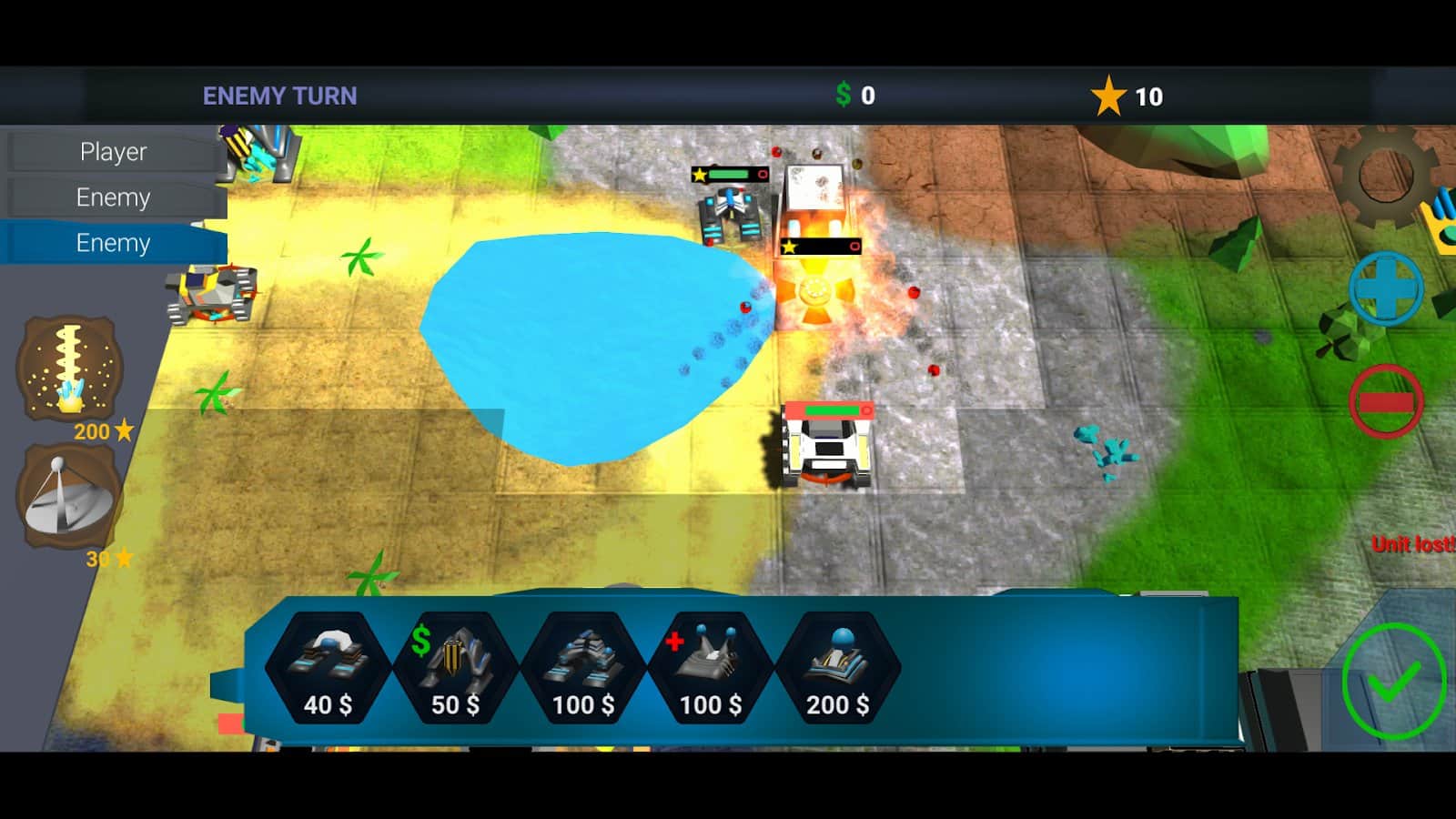
Task: Confirm end turn with green checkmark
Action: tap(1393, 681)
